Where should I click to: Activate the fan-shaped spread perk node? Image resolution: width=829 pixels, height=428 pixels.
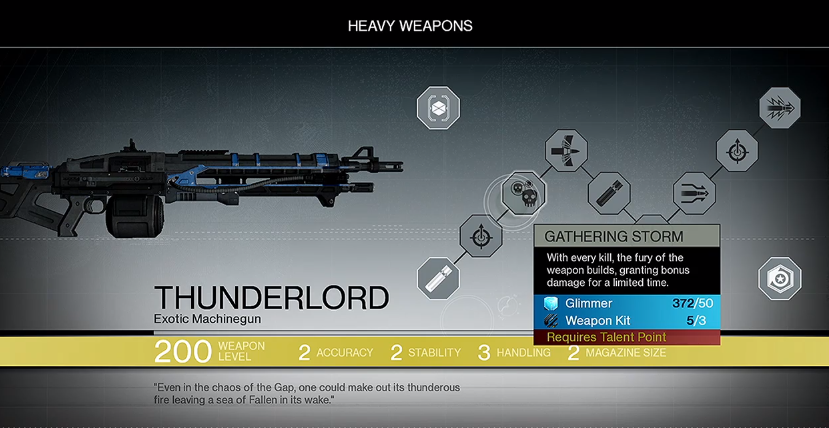coord(566,151)
